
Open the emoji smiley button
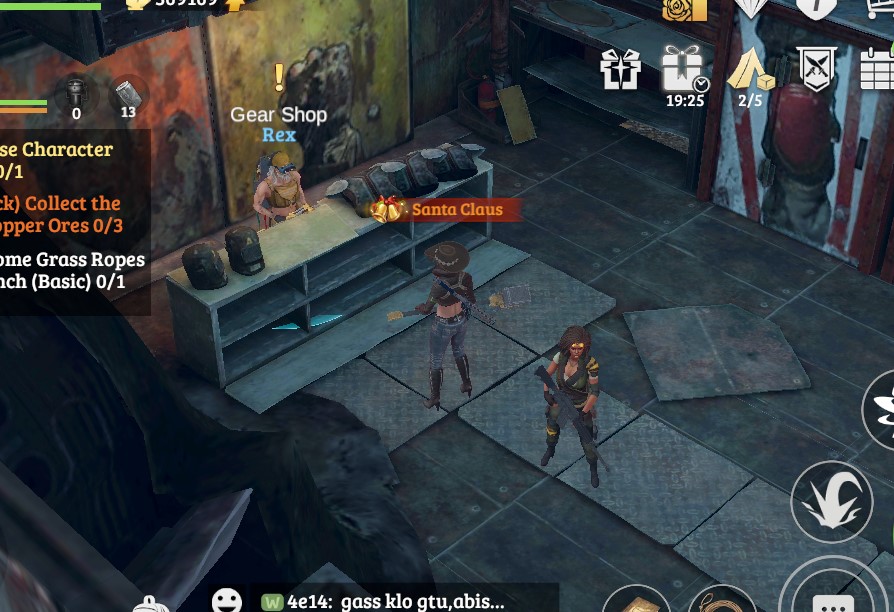coord(227,600)
